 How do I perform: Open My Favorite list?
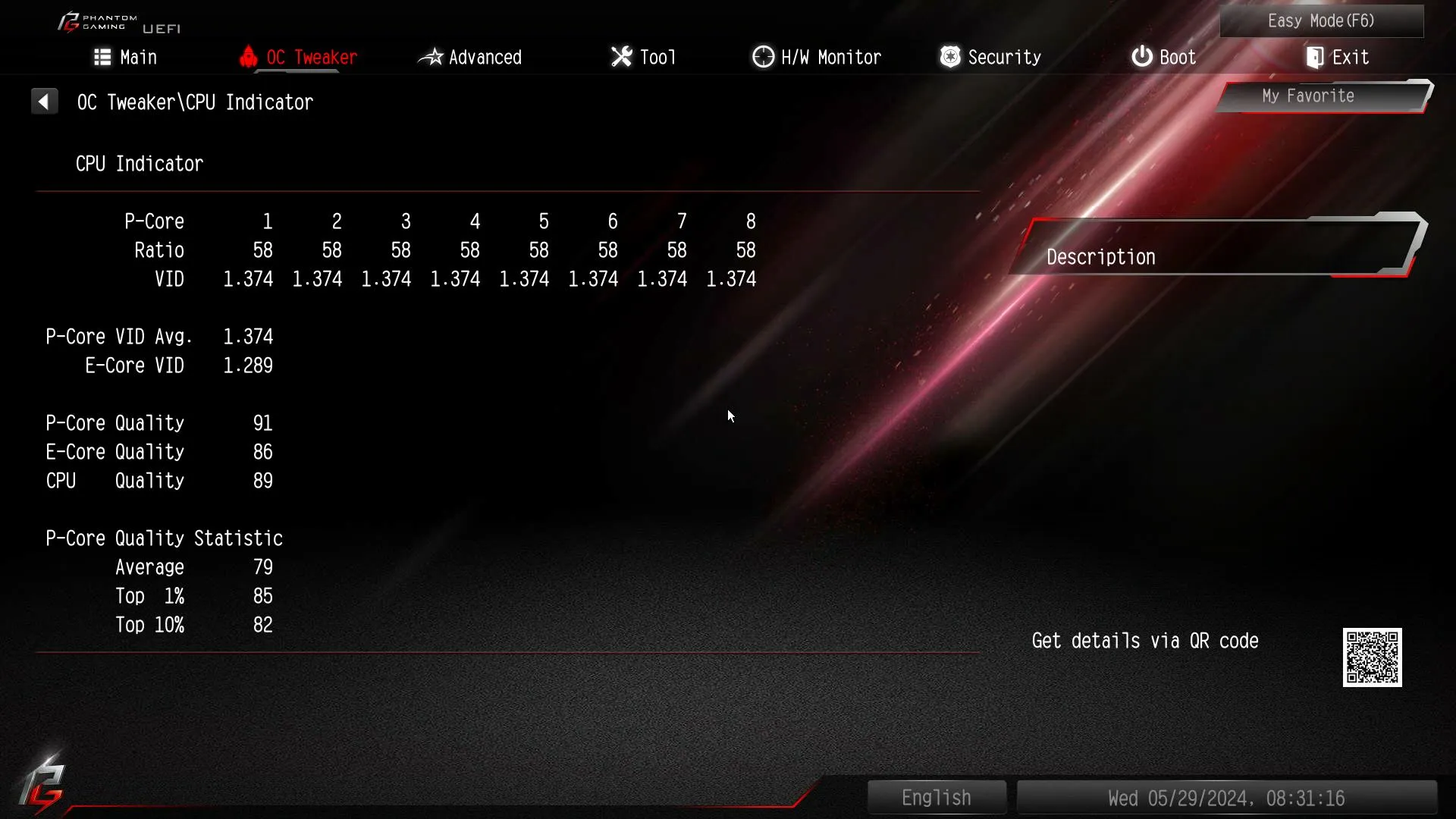[x=1308, y=96]
